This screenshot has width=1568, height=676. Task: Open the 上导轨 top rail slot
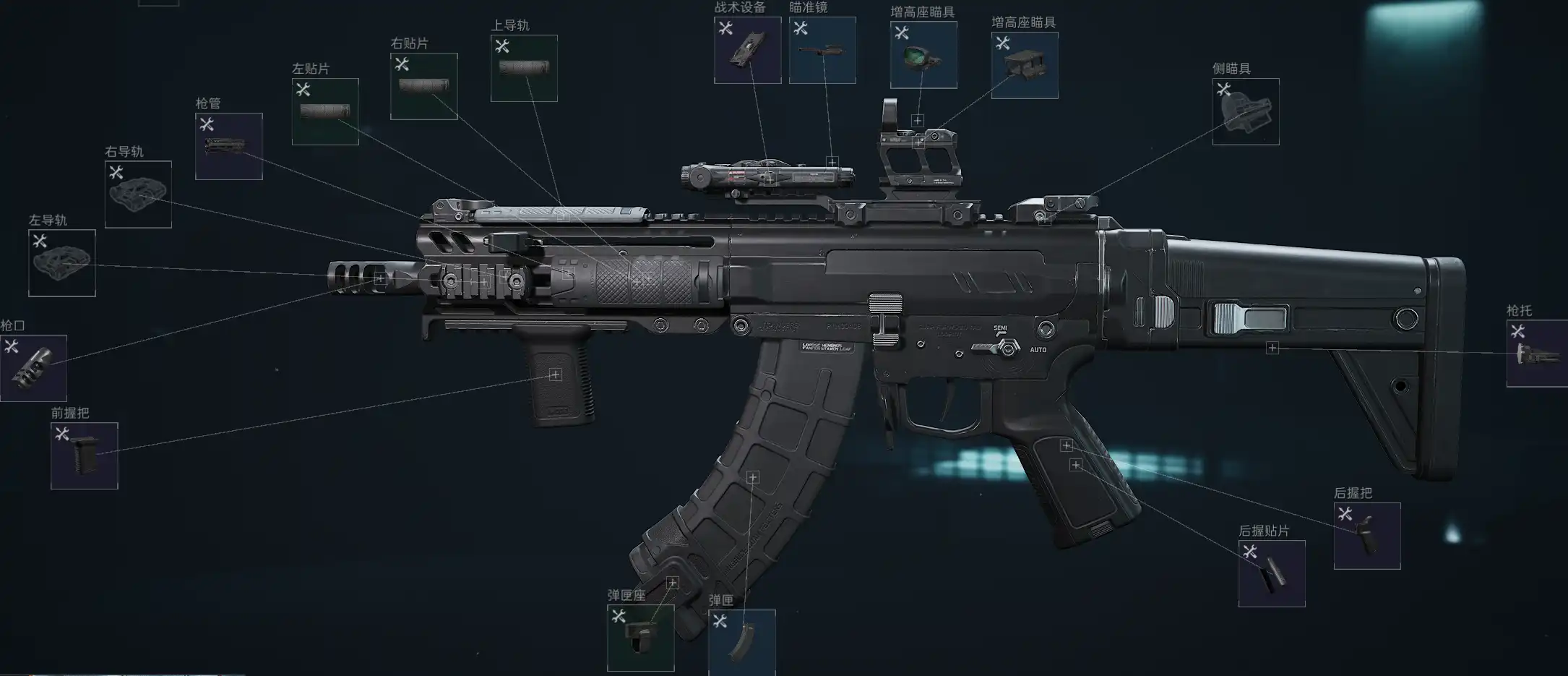click(x=524, y=68)
